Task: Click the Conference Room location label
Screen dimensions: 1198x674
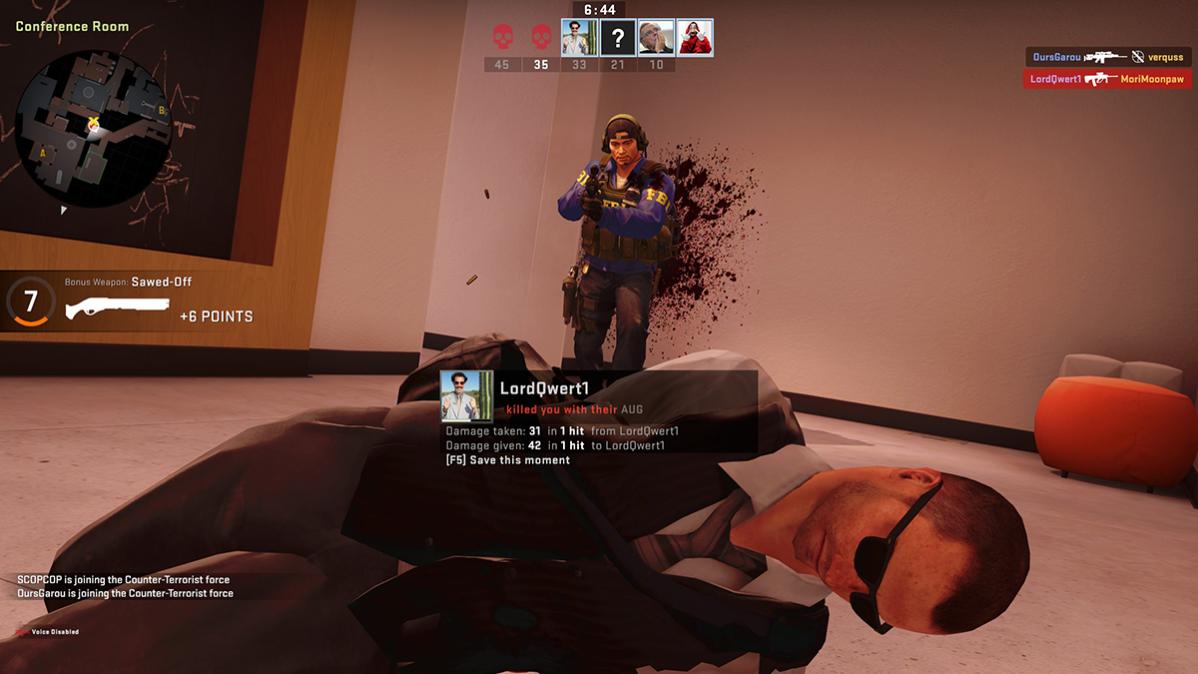Action: pyautogui.click(x=72, y=26)
